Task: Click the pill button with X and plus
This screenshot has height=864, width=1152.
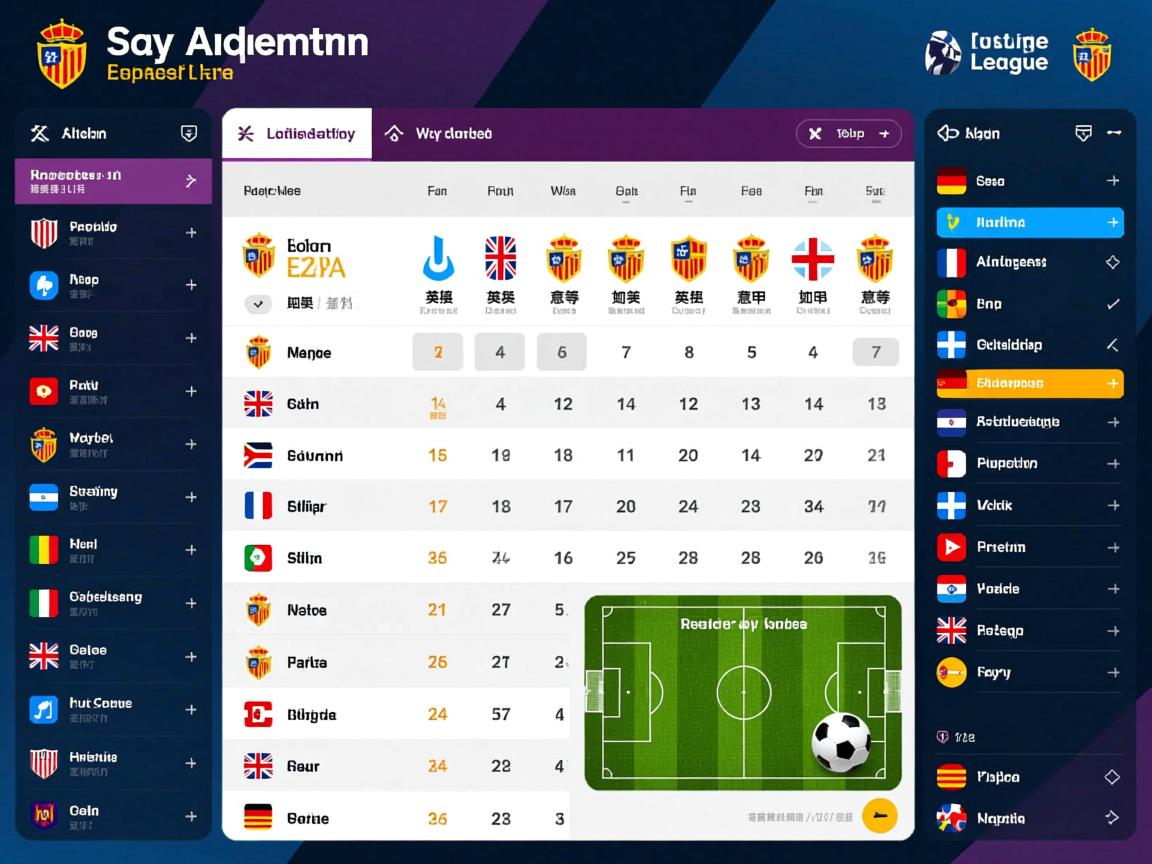Action: point(848,134)
